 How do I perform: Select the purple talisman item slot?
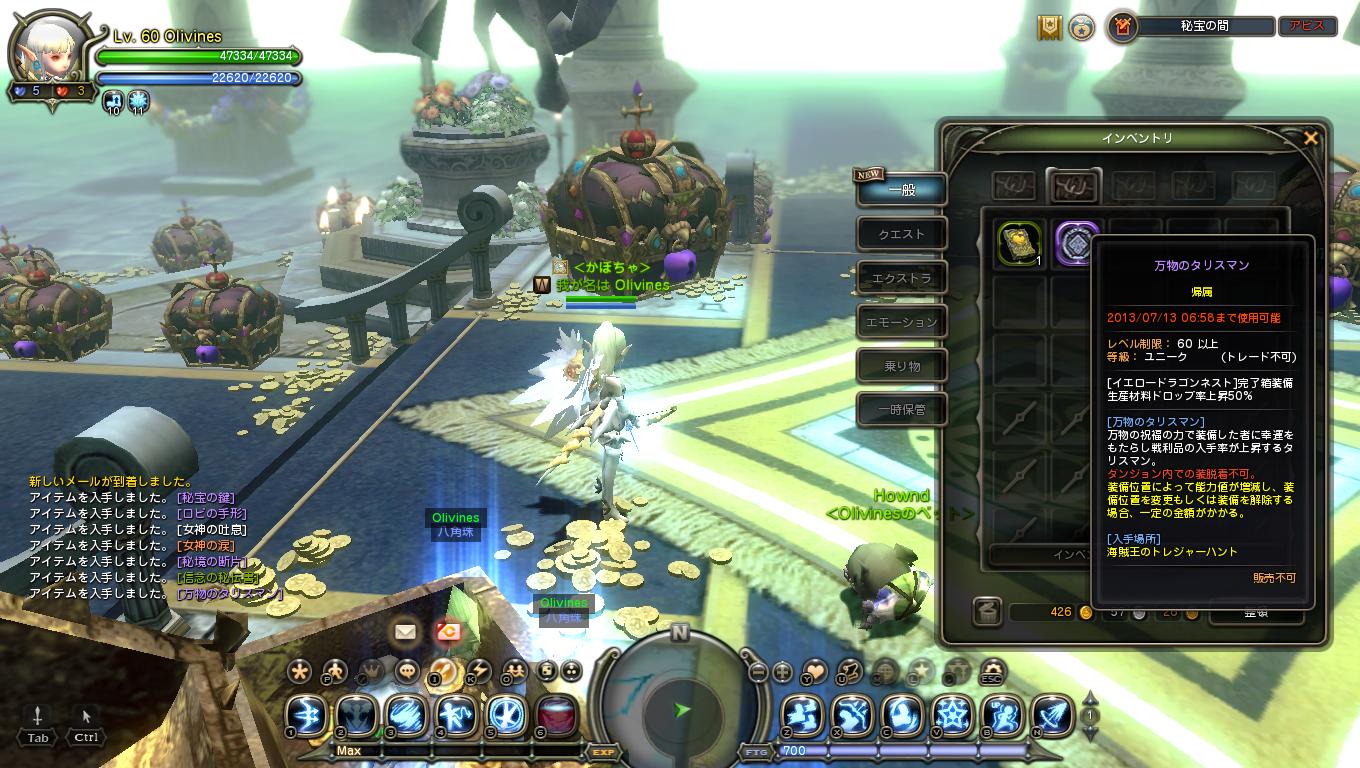point(1076,244)
